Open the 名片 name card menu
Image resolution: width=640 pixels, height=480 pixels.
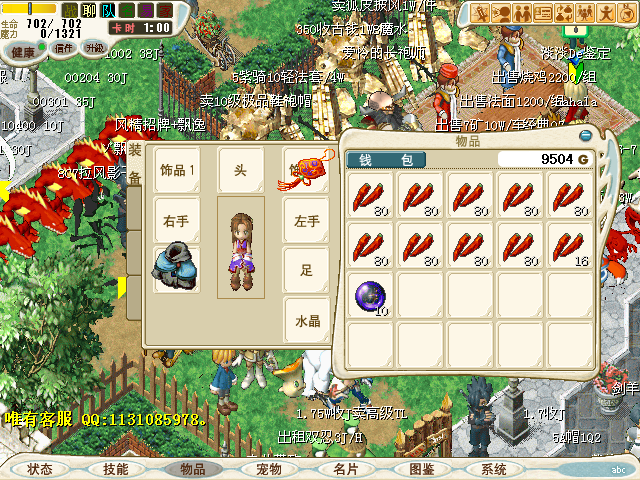(x=345, y=469)
